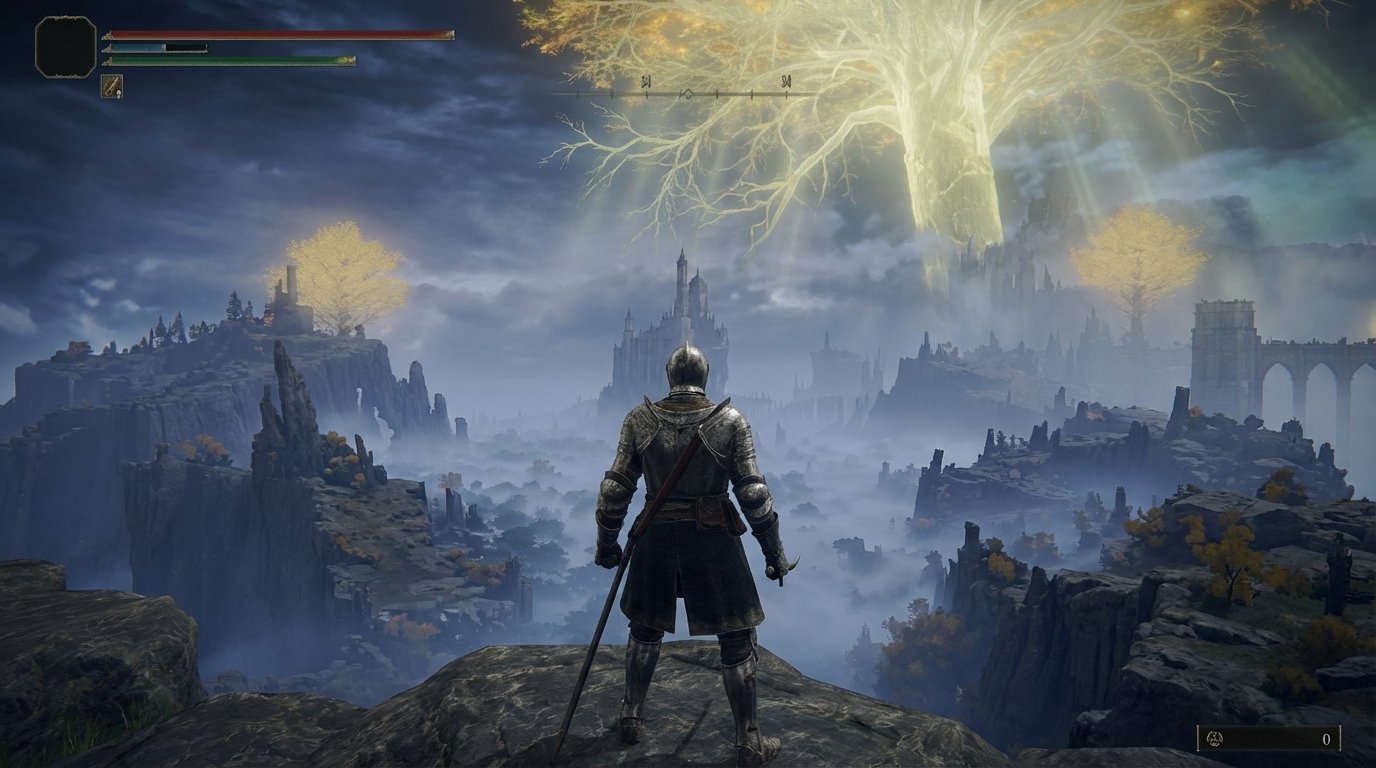Image resolution: width=1376 pixels, height=768 pixels.
Task: Click the rune counter panel bottom right
Action: (x=1270, y=740)
